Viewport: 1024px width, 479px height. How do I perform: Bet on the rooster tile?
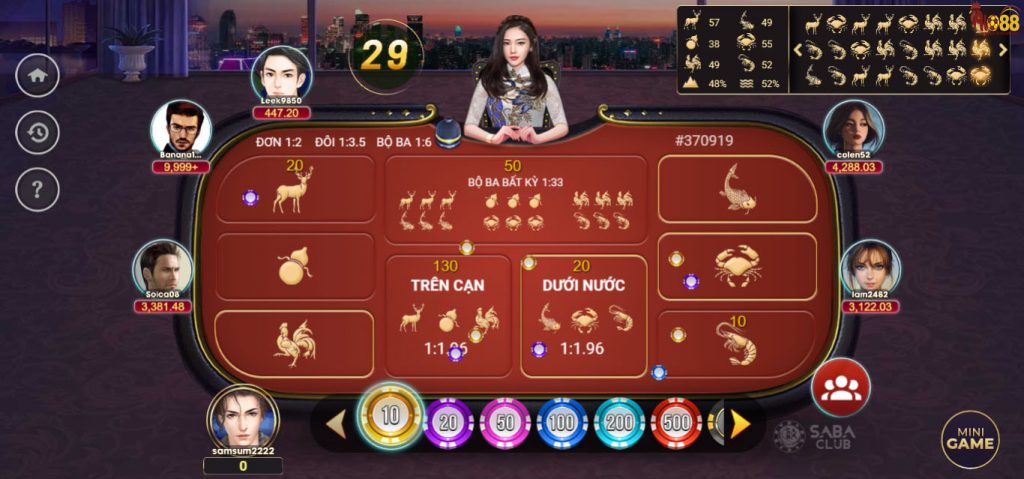[293, 343]
